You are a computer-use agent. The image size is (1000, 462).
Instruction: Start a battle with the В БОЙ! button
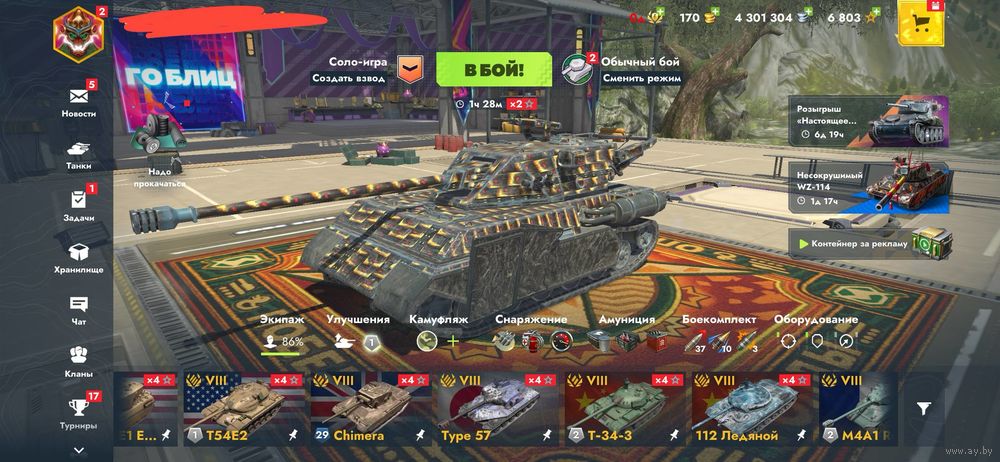point(494,69)
